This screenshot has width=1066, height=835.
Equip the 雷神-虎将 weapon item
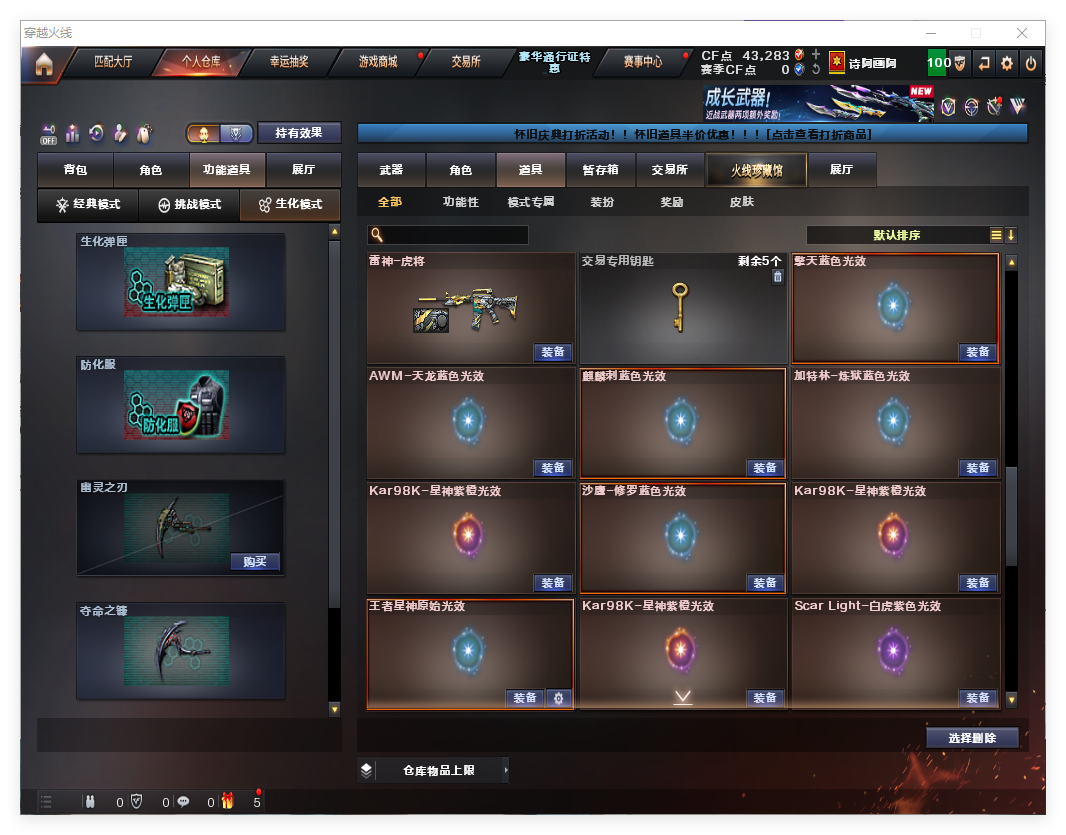click(x=552, y=352)
